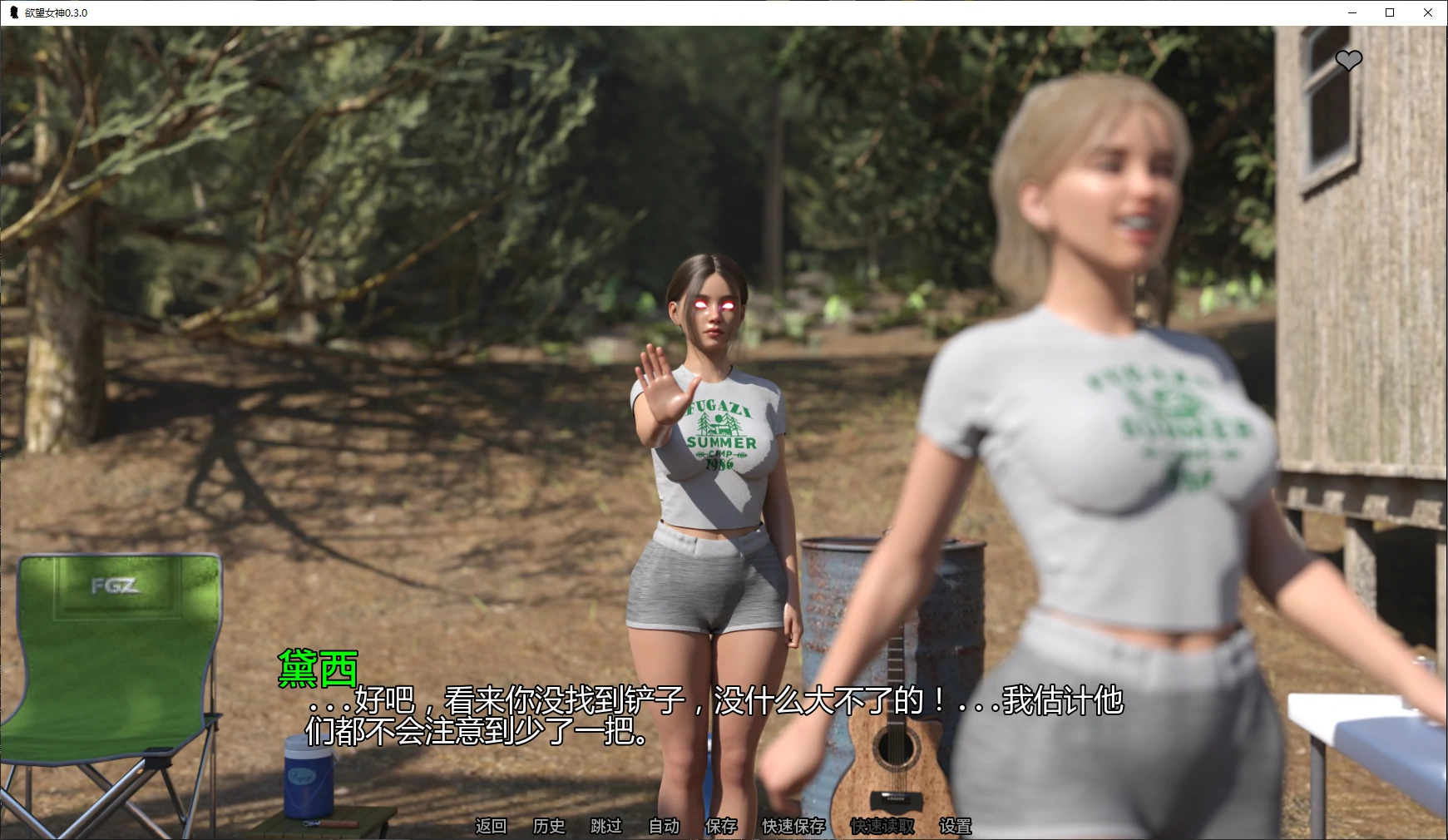Open the 保存 save menu
Viewport: 1448px width, 840px height.
coord(721,826)
